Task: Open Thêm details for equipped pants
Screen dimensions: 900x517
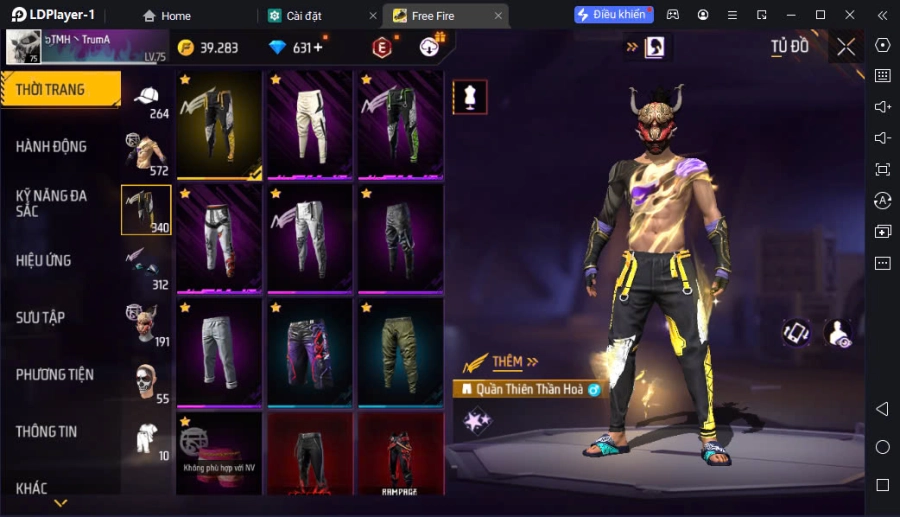Action: click(514, 362)
